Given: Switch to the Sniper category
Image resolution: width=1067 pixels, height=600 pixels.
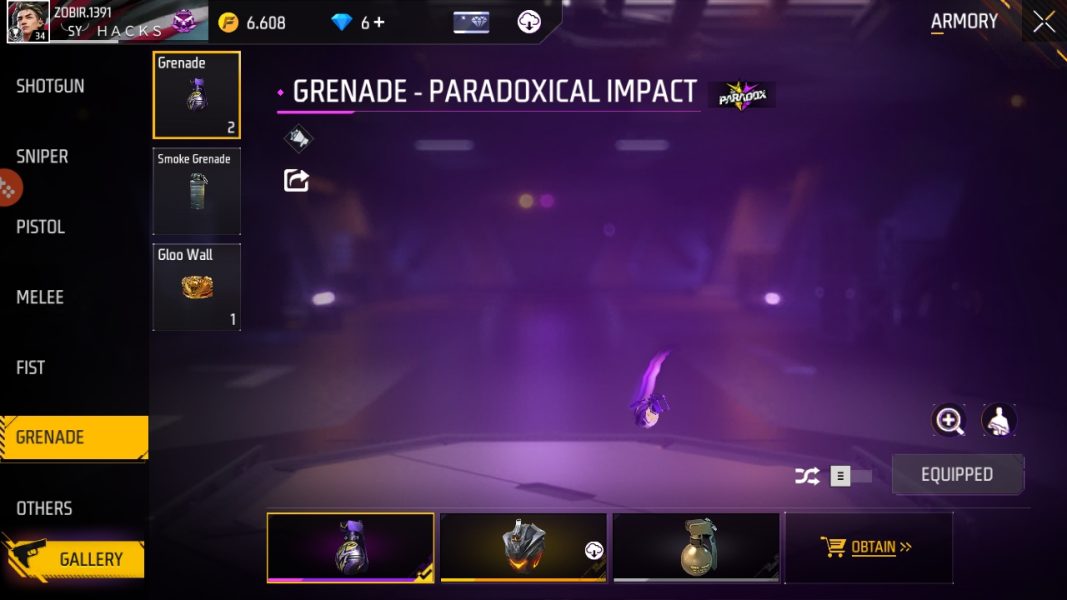Looking at the screenshot, I should click(42, 157).
